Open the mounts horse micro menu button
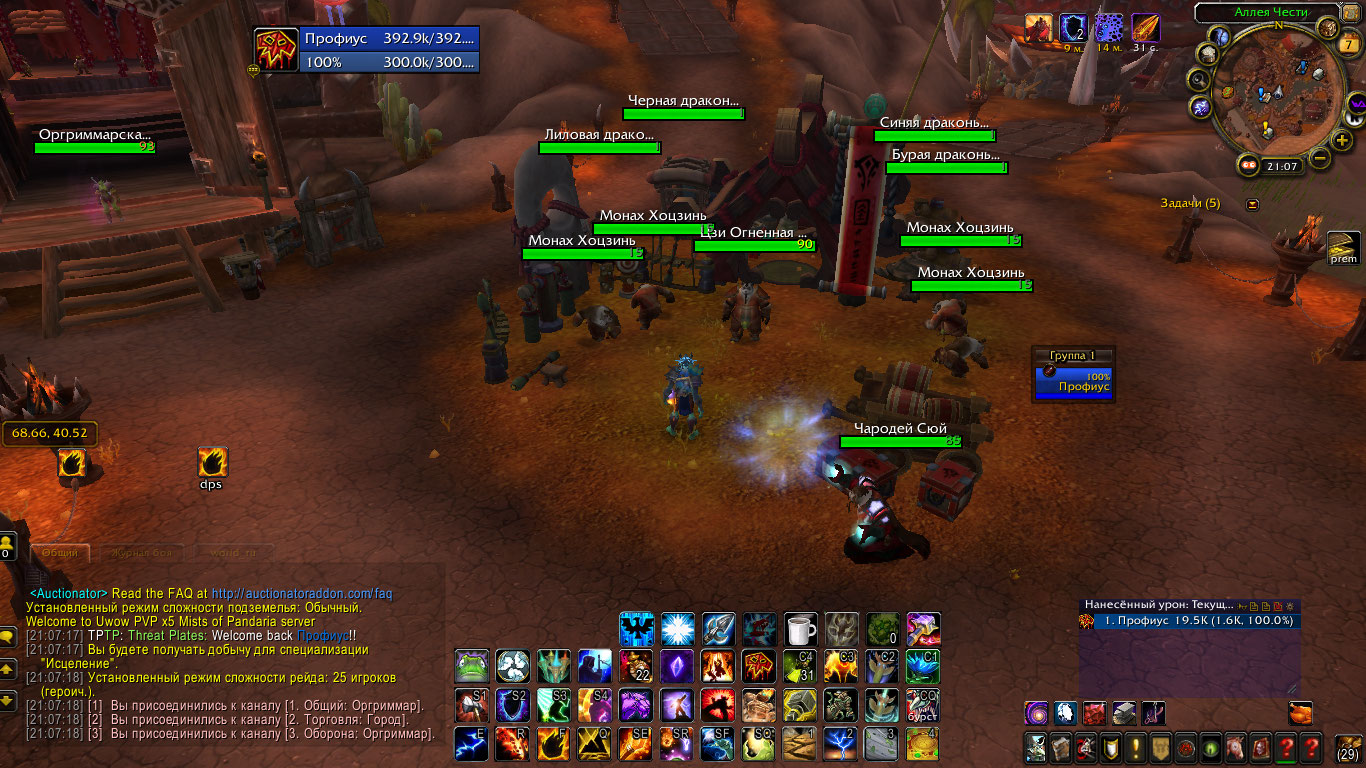This screenshot has height=768, width=1366. pos(1236,747)
